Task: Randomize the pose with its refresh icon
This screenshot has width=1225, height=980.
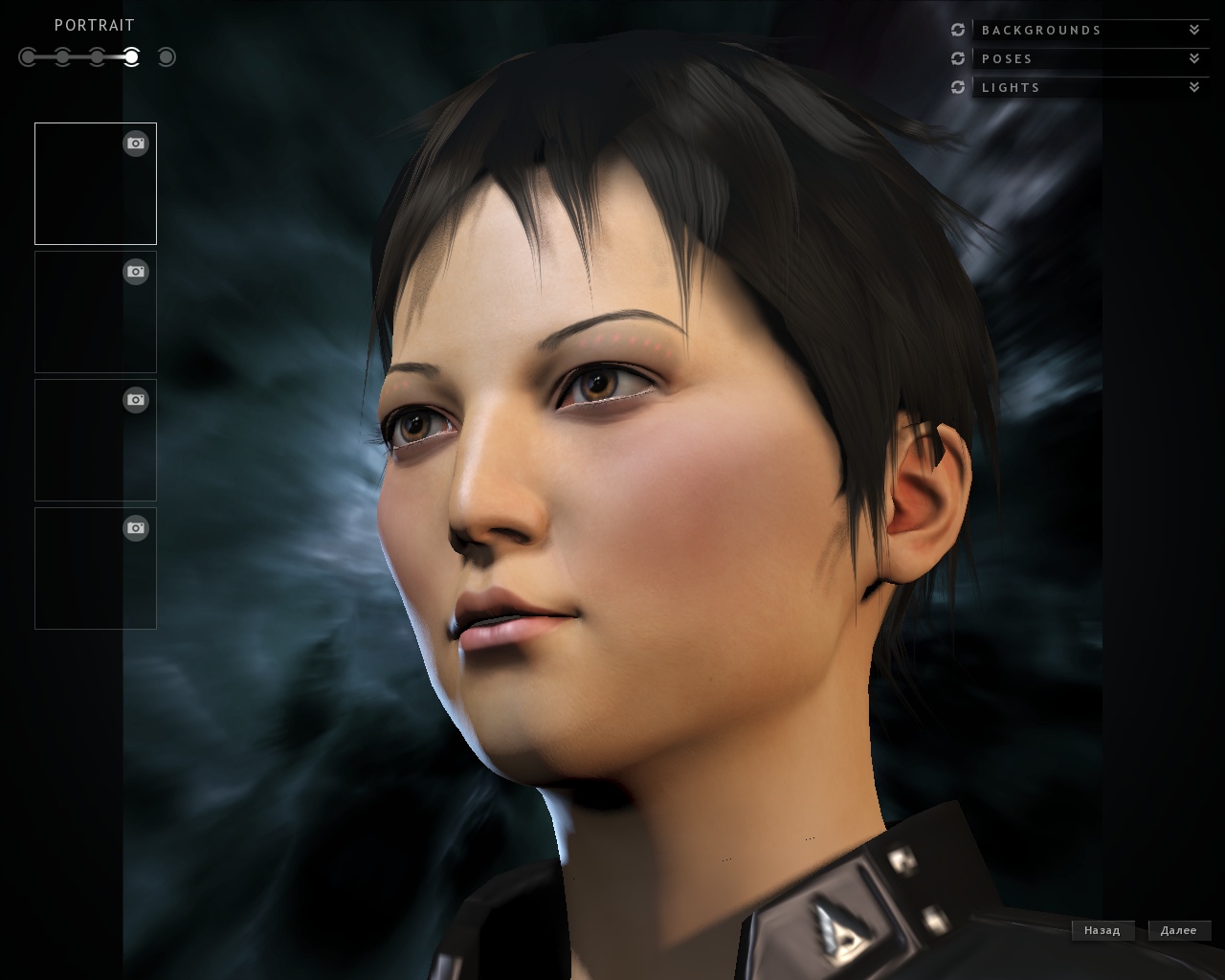Action: (958, 58)
